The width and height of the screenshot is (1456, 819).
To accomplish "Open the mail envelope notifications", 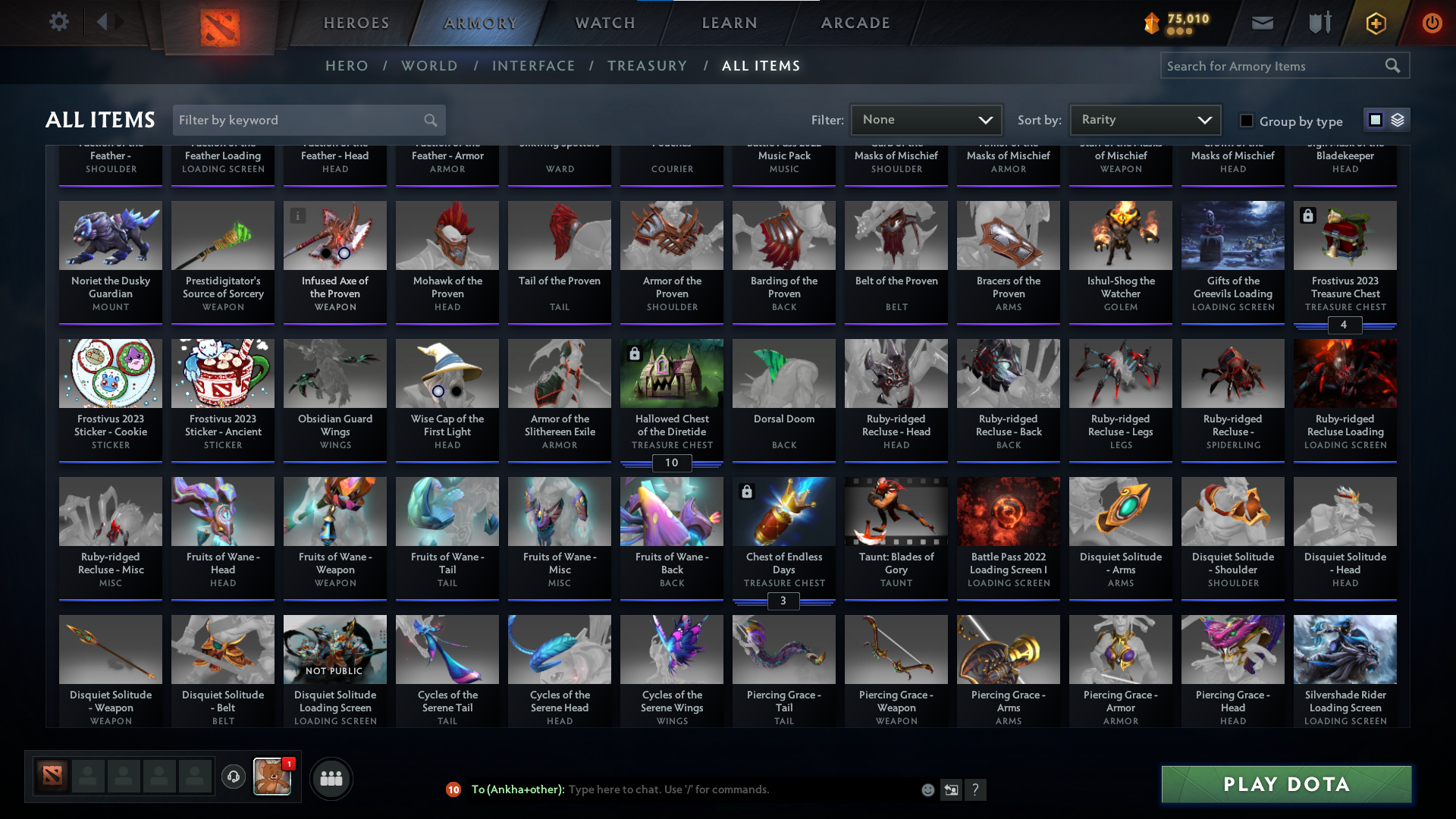I will (1261, 22).
